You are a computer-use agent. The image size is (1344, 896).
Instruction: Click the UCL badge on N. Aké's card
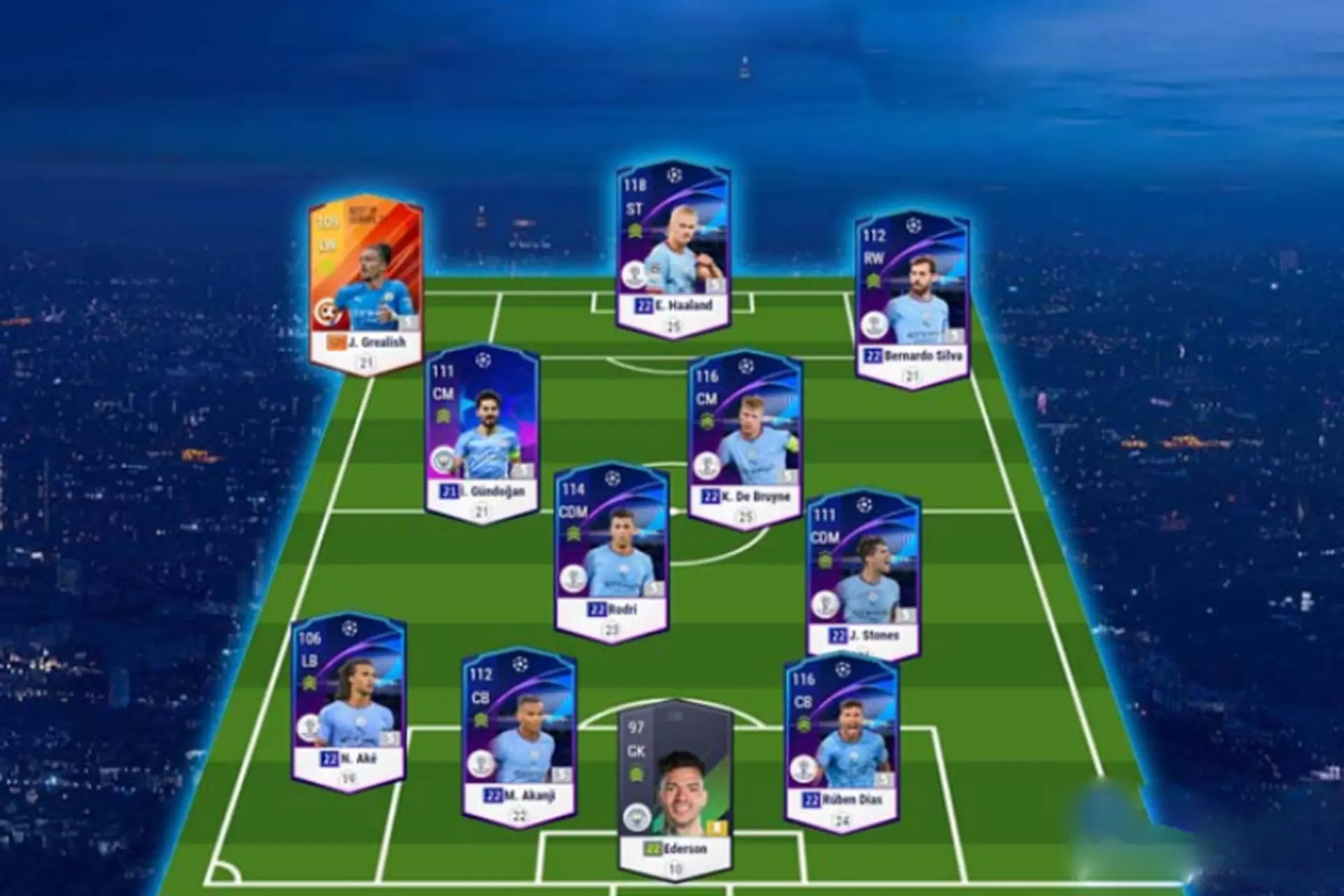(x=349, y=629)
